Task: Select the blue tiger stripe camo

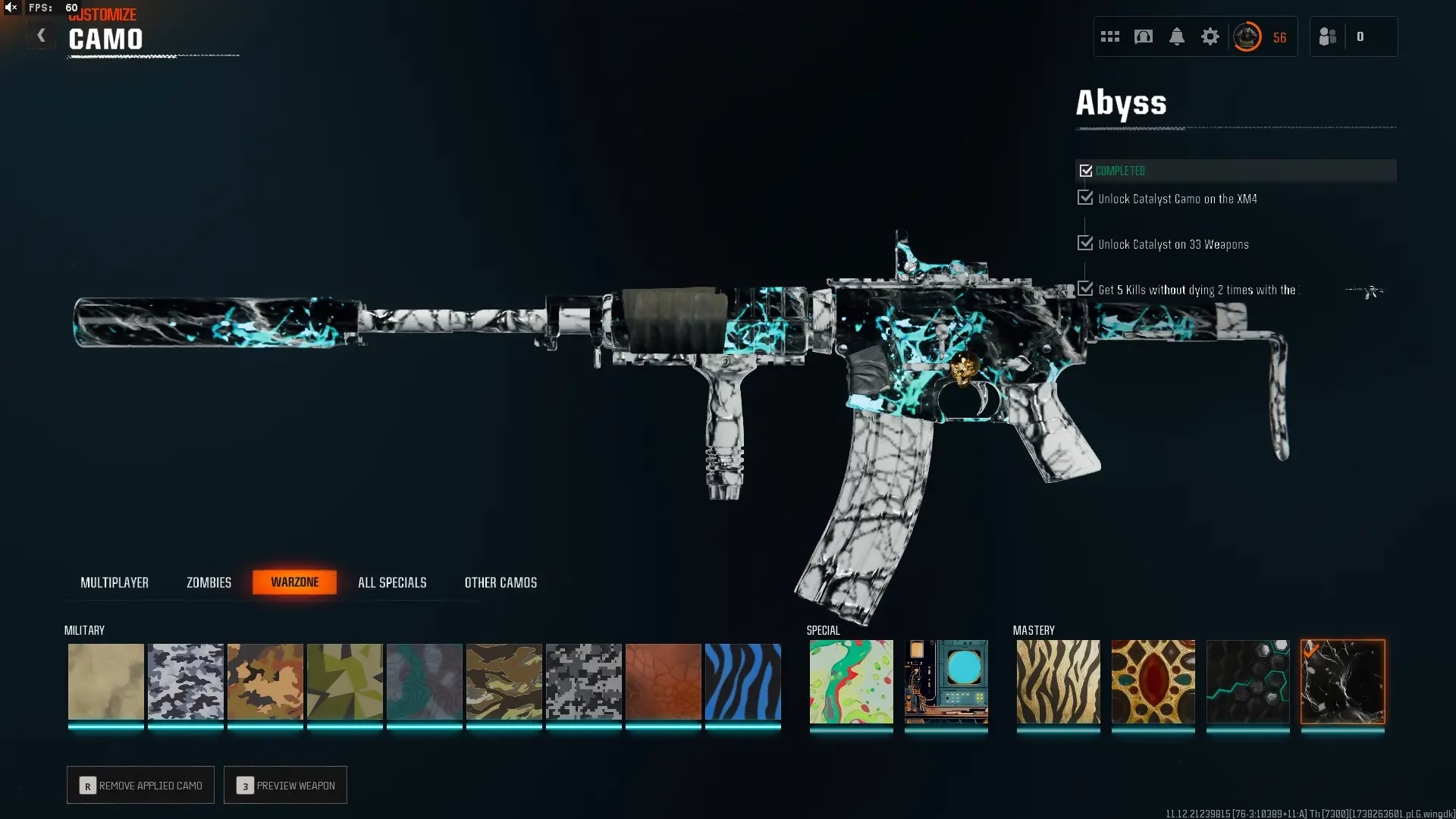Action: click(742, 682)
